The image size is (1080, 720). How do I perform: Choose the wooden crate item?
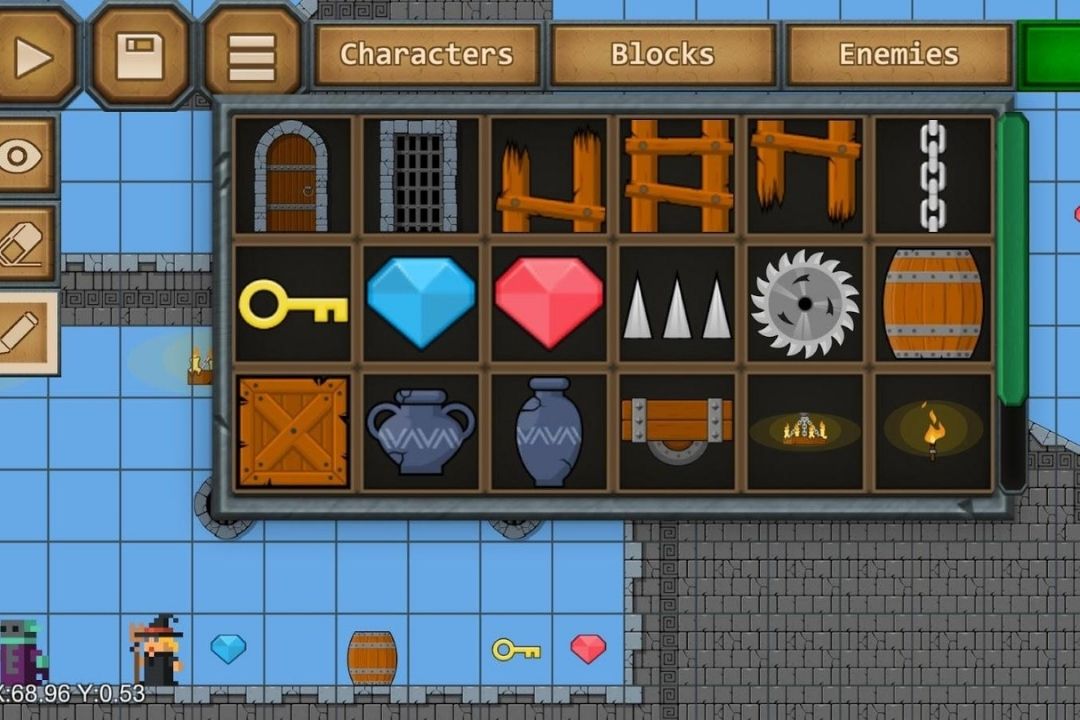pos(292,432)
